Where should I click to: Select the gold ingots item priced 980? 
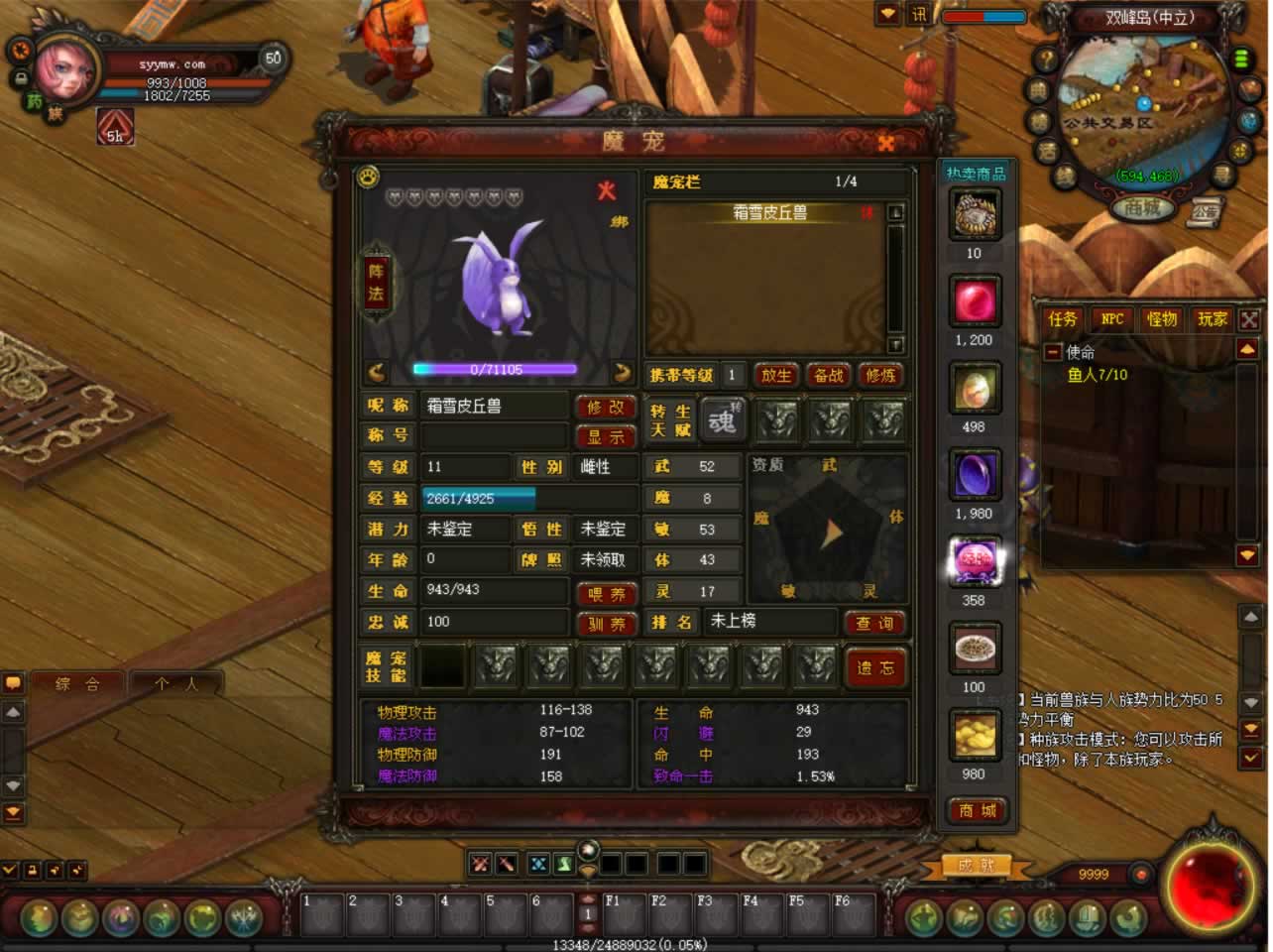(976, 735)
